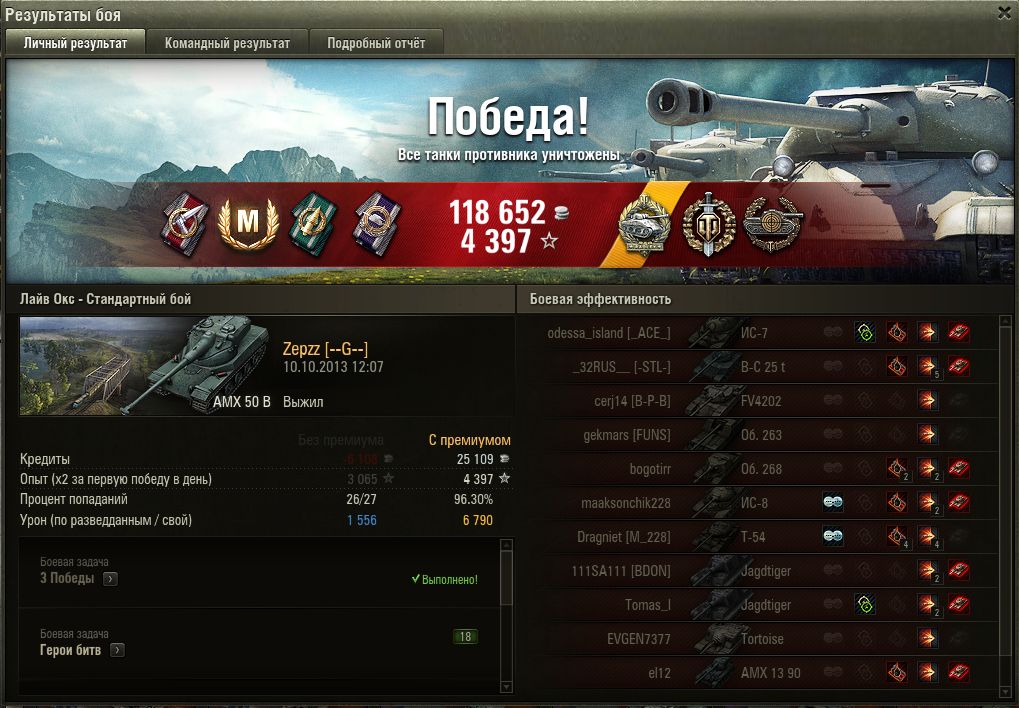Image resolution: width=1019 pixels, height=708 pixels.
Task: Select the Личный результат tab
Action: pos(76,43)
